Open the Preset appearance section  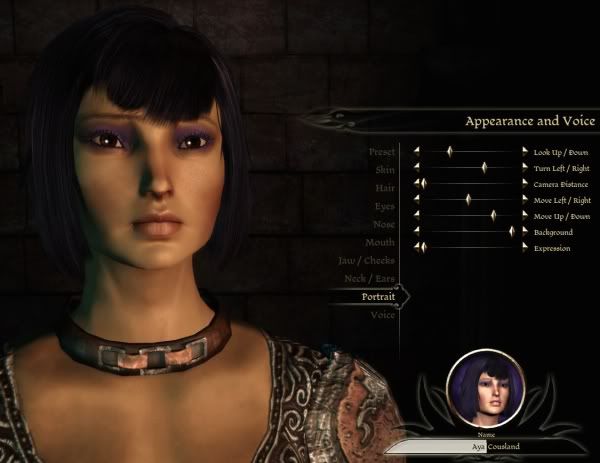382,151
